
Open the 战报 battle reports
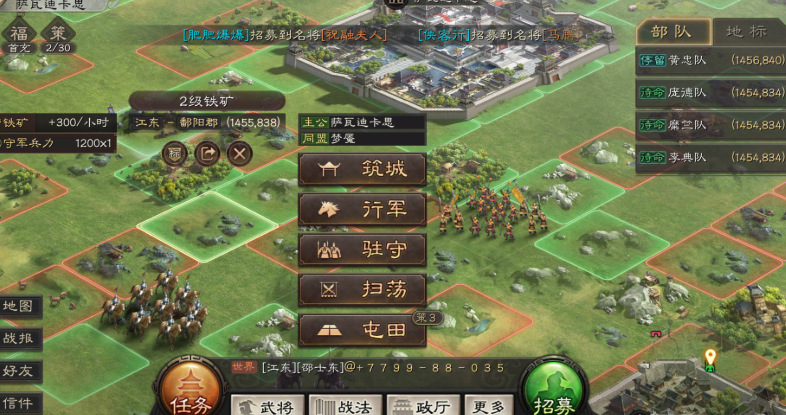point(20,338)
